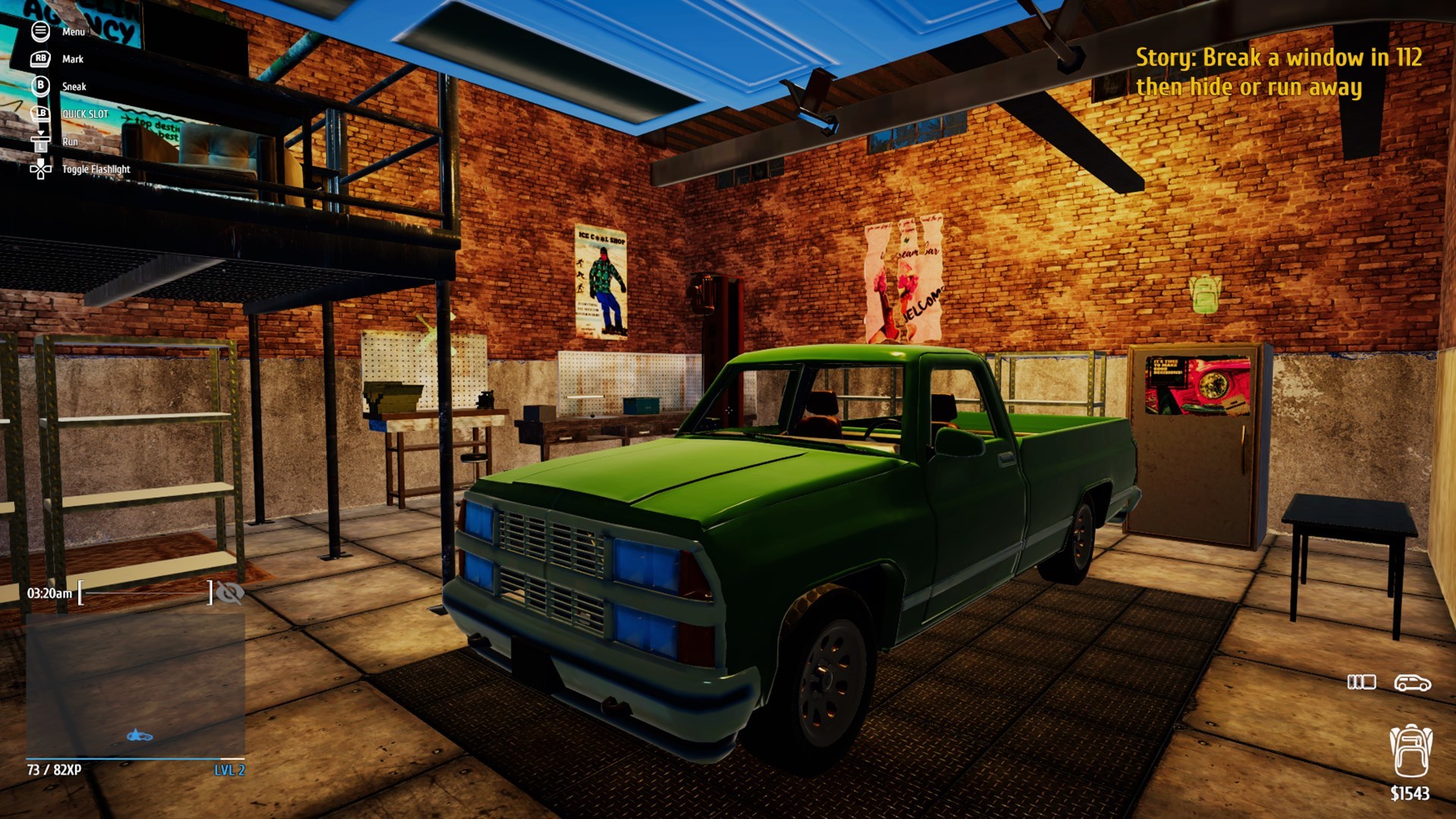Expand the minimap panel

tap(136, 682)
